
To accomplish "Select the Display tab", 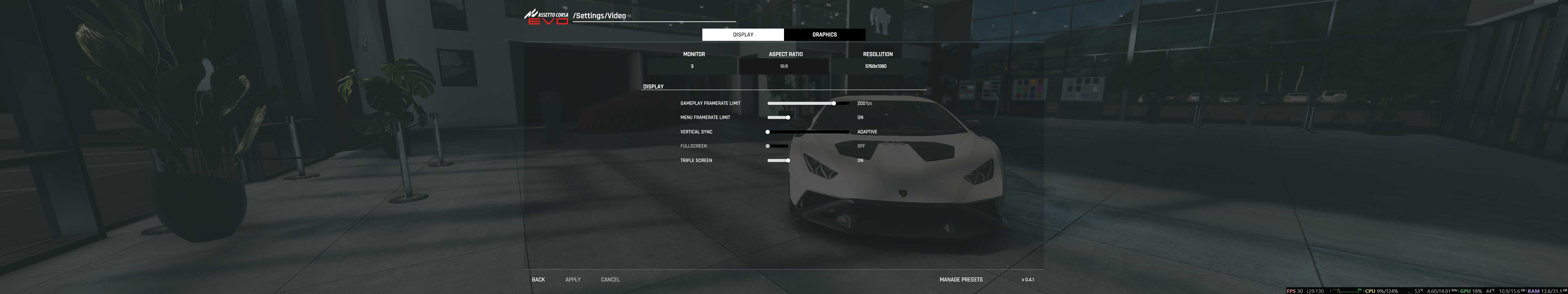I will tap(743, 35).
